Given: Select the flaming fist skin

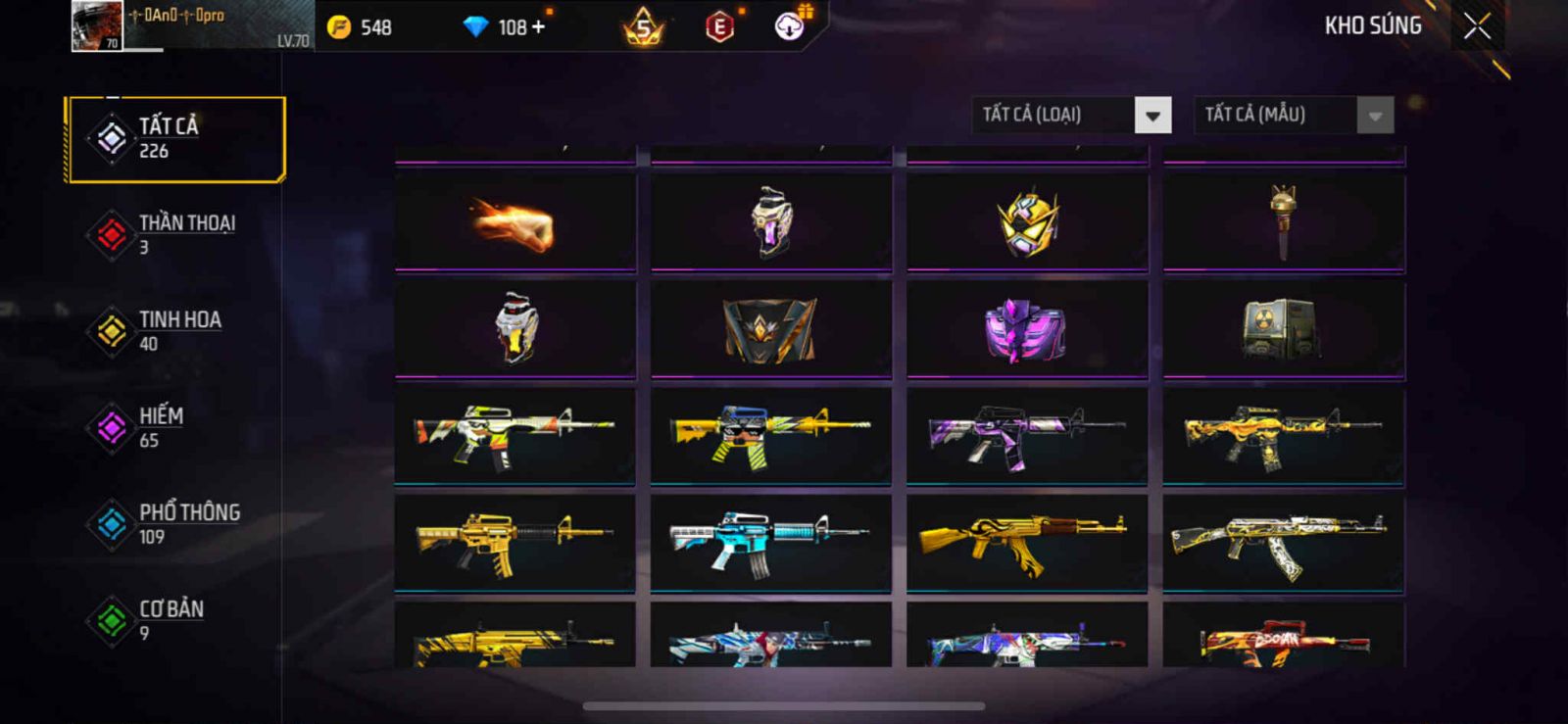Looking at the screenshot, I should tap(515, 223).
